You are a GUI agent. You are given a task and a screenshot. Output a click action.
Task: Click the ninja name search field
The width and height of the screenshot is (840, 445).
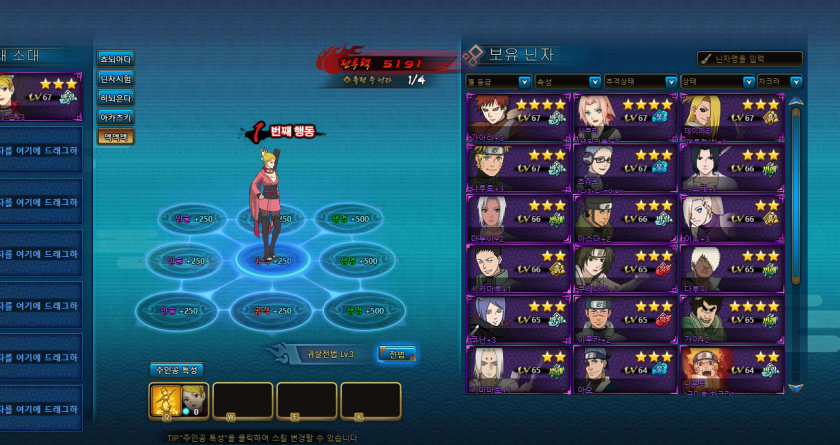[x=750, y=59]
